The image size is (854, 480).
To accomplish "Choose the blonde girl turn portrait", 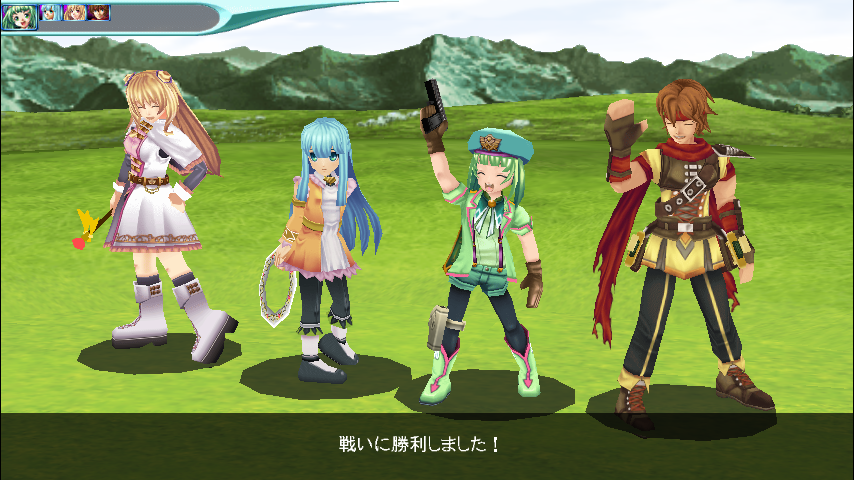I will point(75,13).
